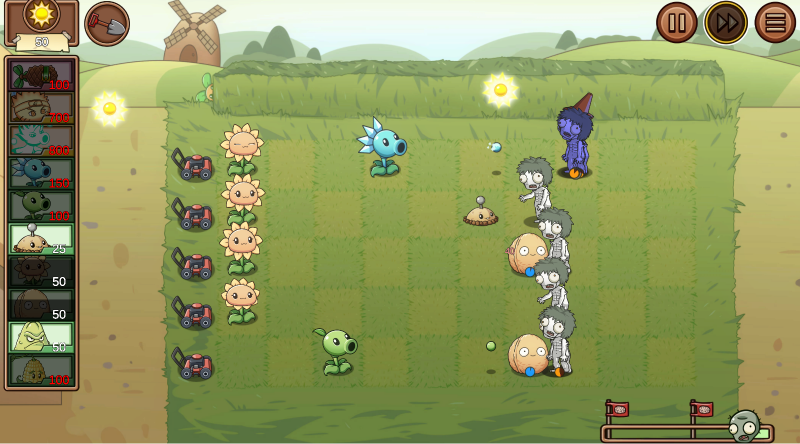Select the Potato Mine seed card
The image size is (800, 444).
pyautogui.click(x=41, y=239)
